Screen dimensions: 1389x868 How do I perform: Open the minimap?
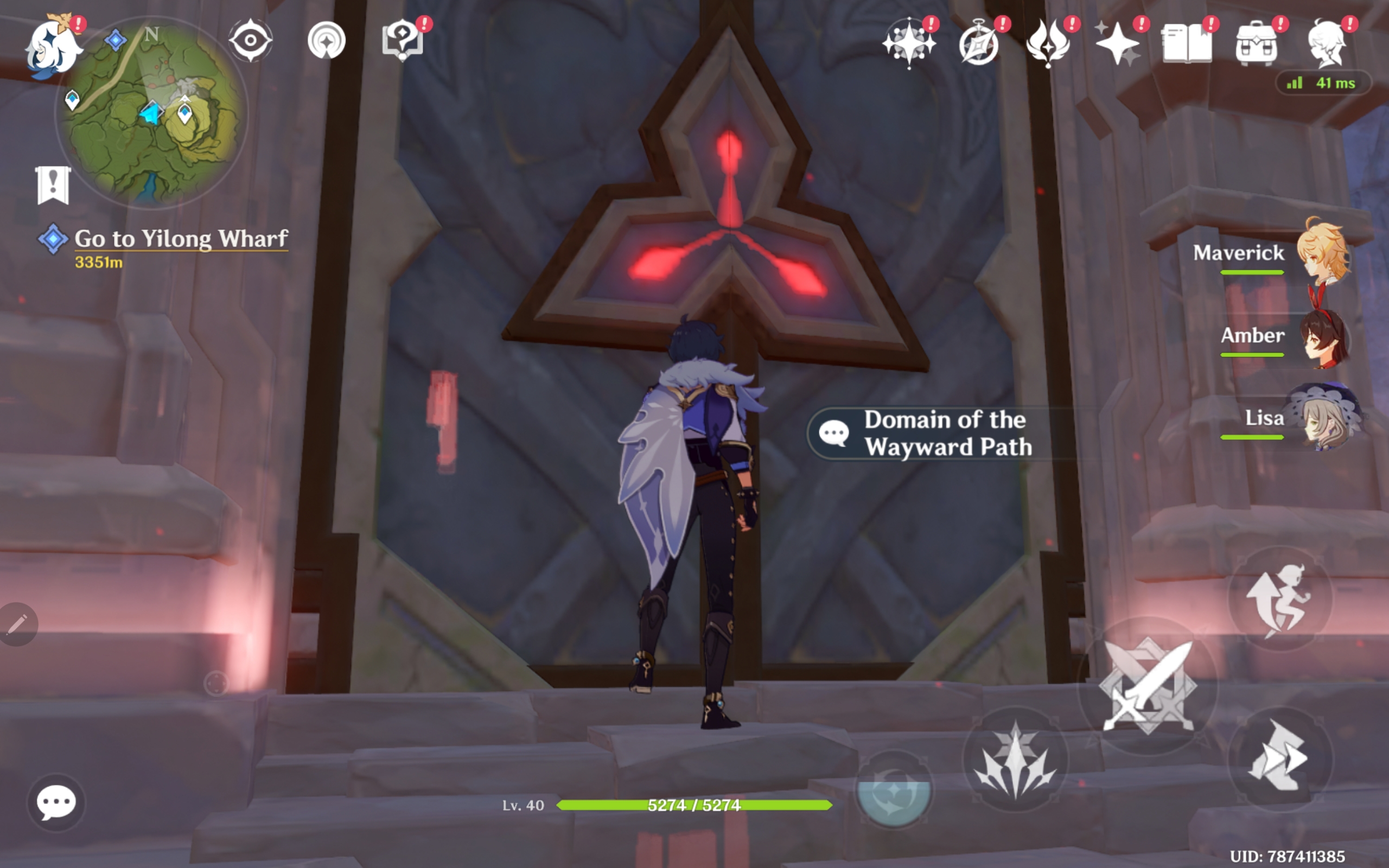coord(152,112)
